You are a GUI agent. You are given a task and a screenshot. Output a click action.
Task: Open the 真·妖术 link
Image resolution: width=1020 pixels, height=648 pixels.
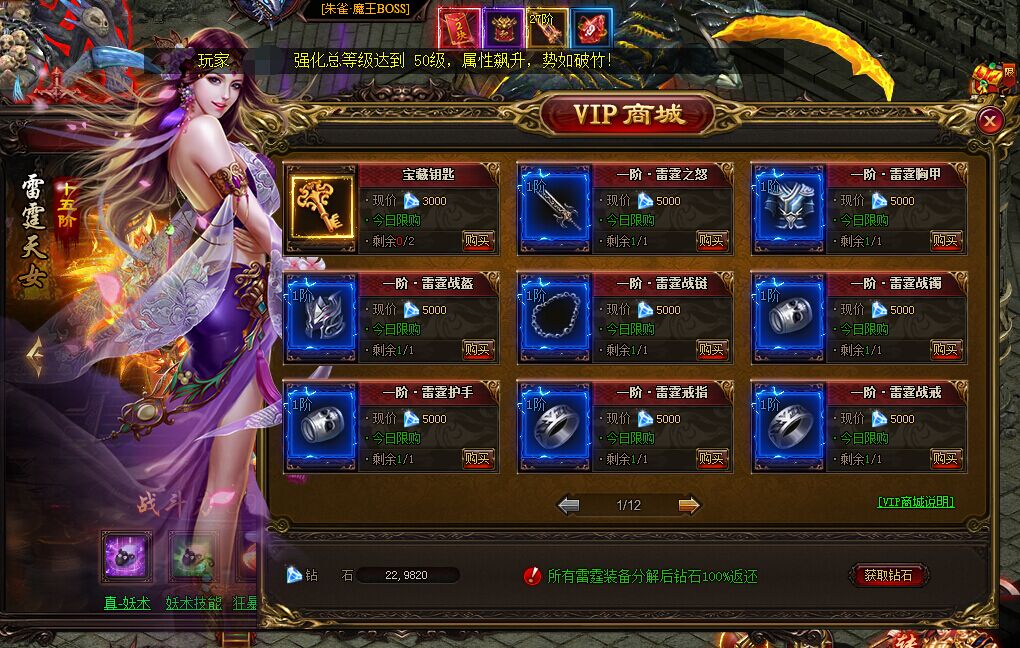pos(127,603)
